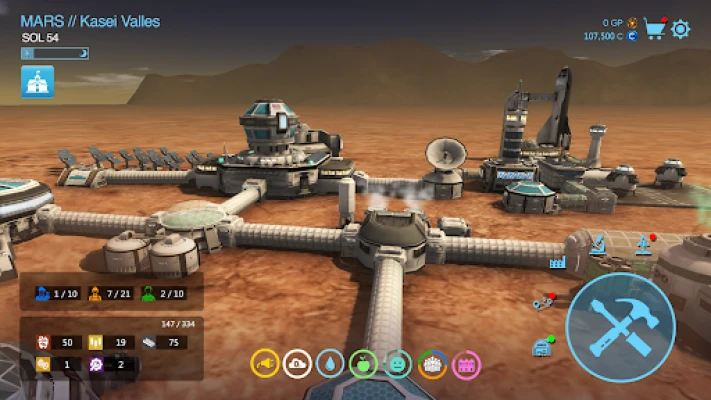This screenshot has width=711, height=400.
Task: Select the pink housing building indicator
Action: (x=466, y=364)
